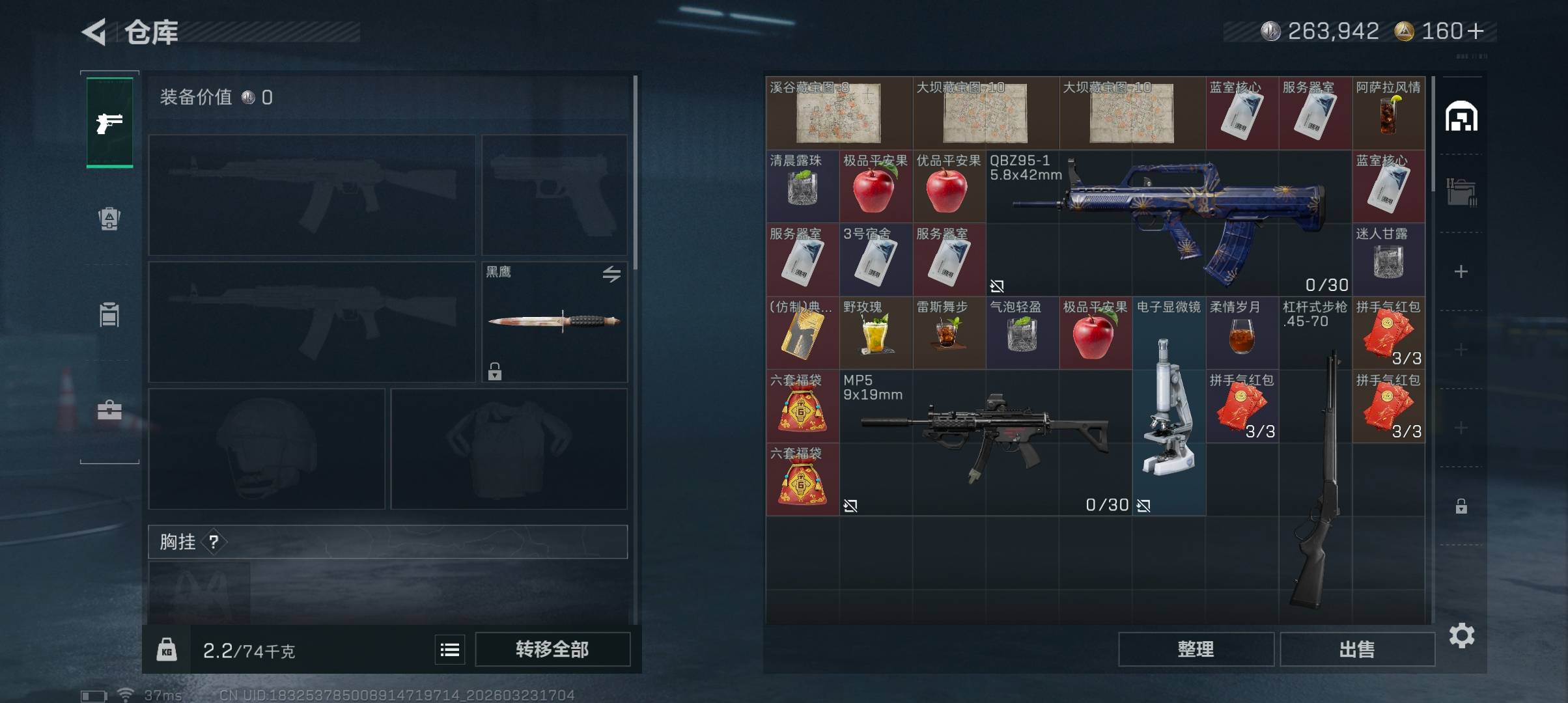Sort the stash with 整理
Image resolution: width=1568 pixels, height=703 pixels.
click(1196, 649)
